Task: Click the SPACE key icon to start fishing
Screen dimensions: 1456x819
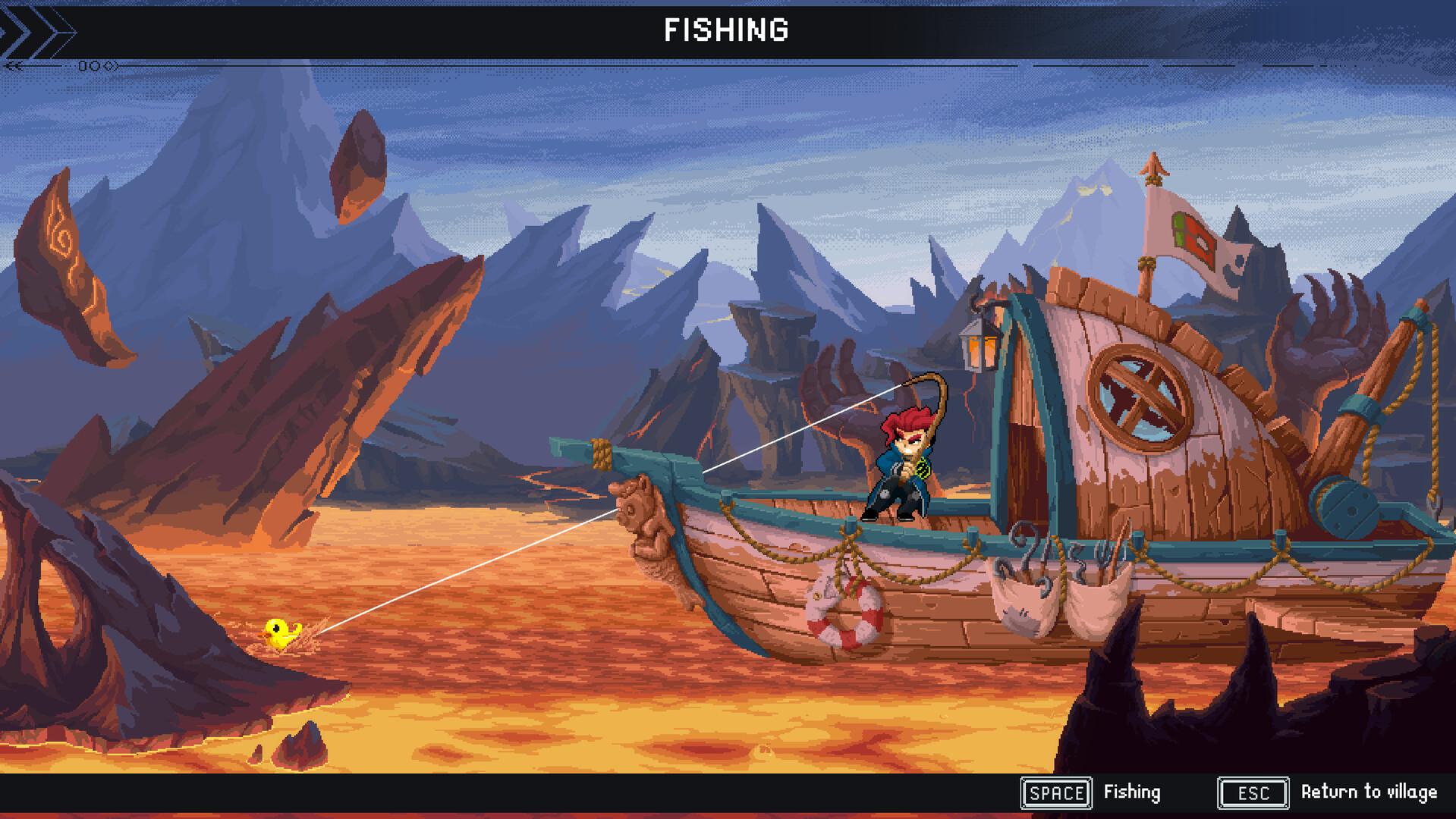Action: coord(1057,793)
